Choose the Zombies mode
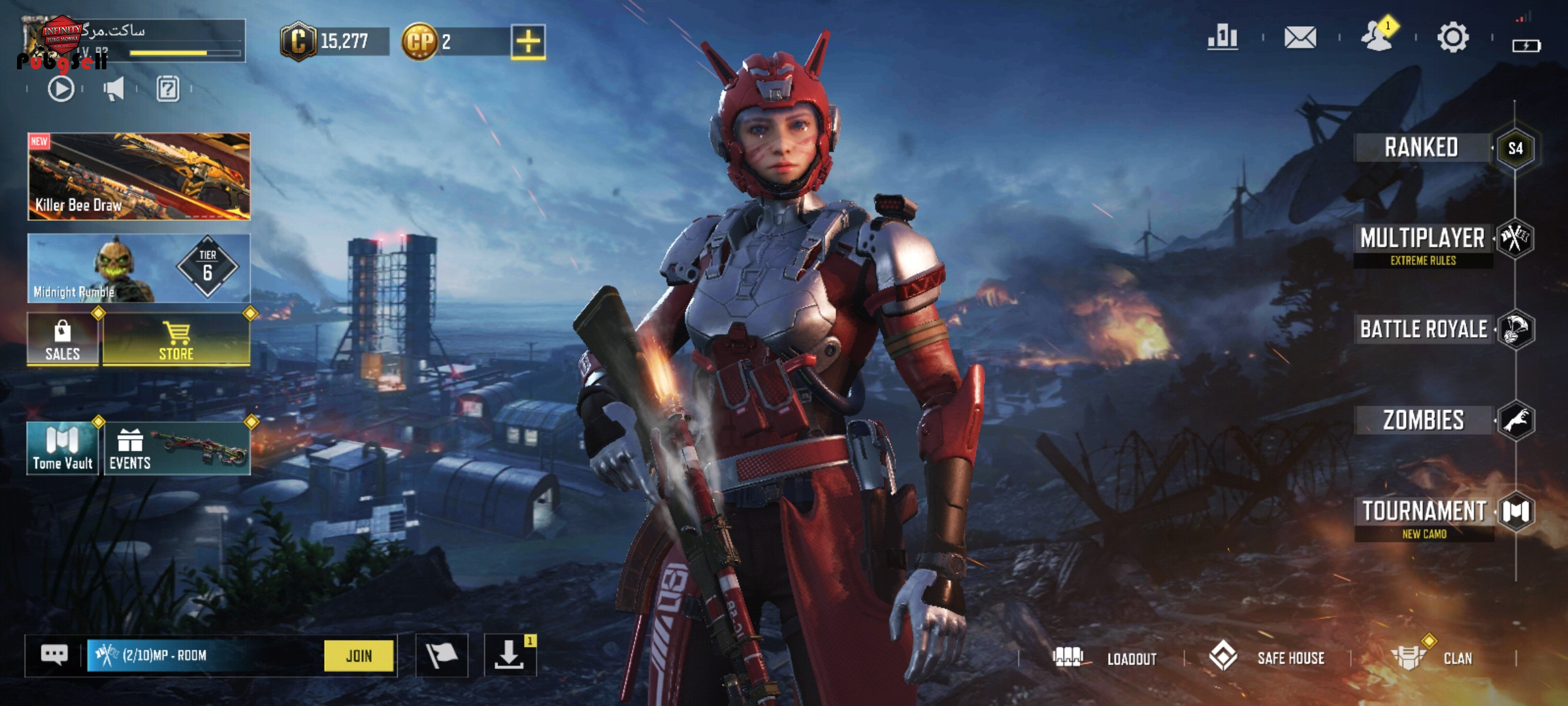Viewport: 1568px width, 706px height. [1423, 420]
